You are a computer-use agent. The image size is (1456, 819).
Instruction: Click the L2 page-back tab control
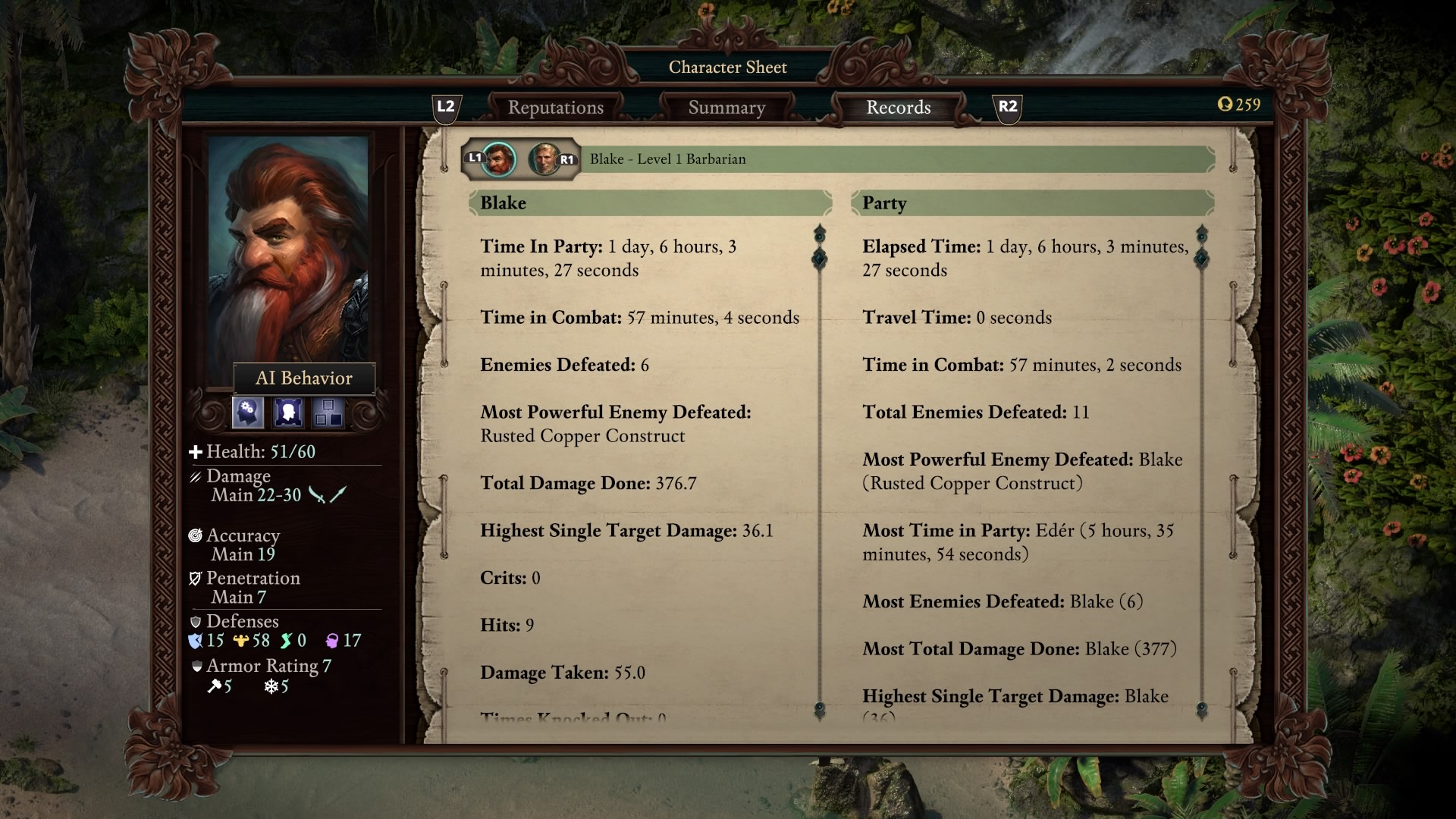[x=445, y=108]
